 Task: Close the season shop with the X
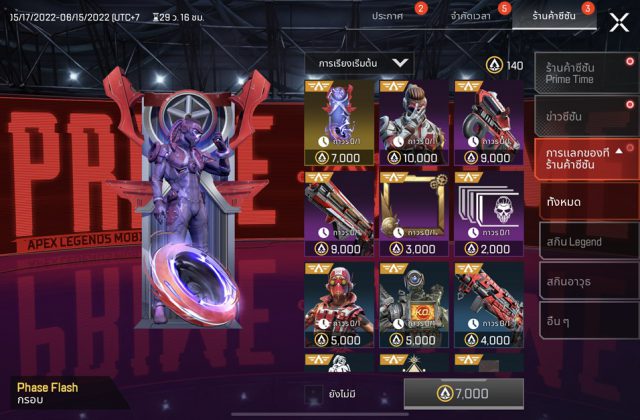point(618,22)
